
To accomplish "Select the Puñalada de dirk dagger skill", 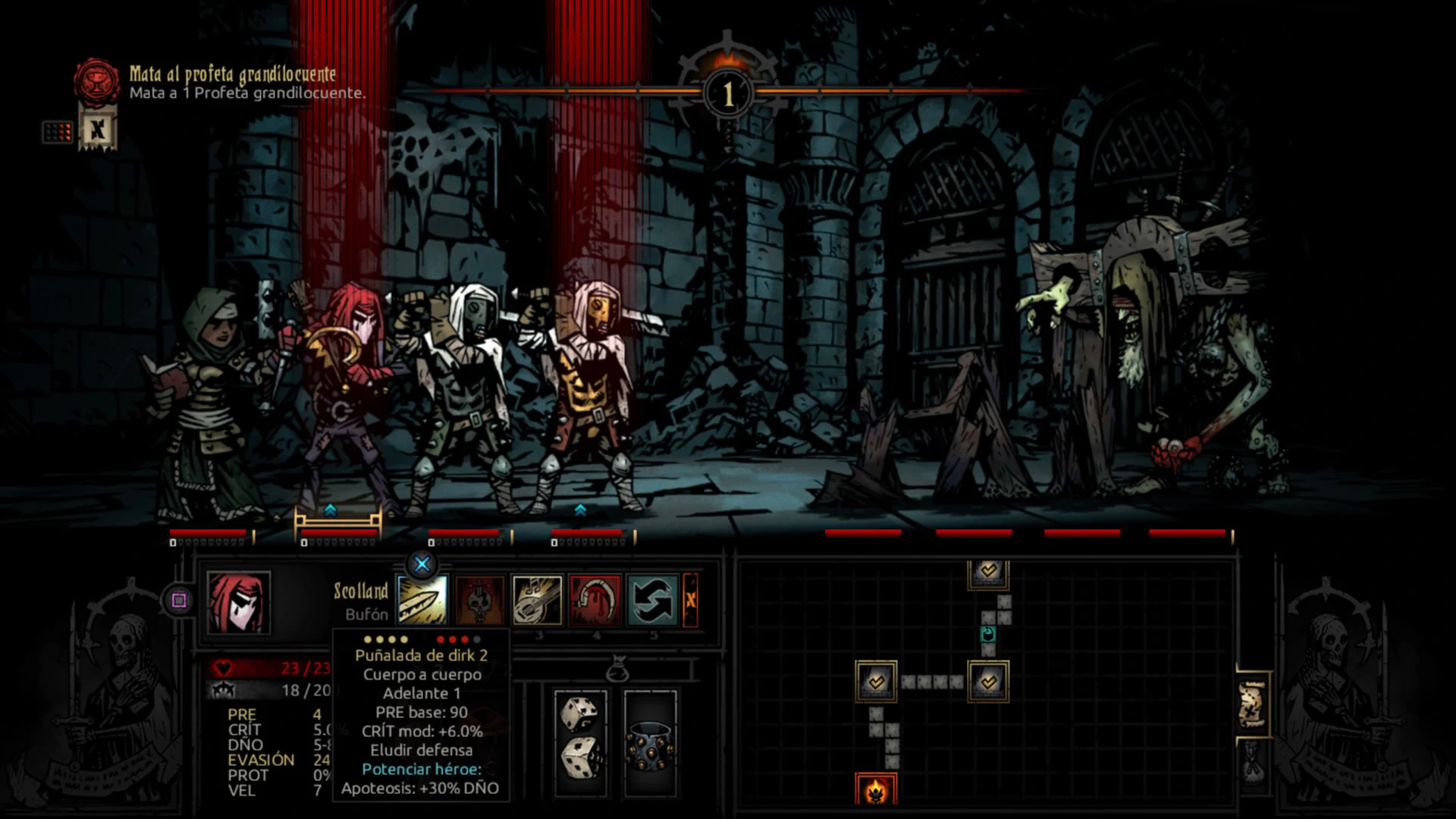I will [422, 600].
